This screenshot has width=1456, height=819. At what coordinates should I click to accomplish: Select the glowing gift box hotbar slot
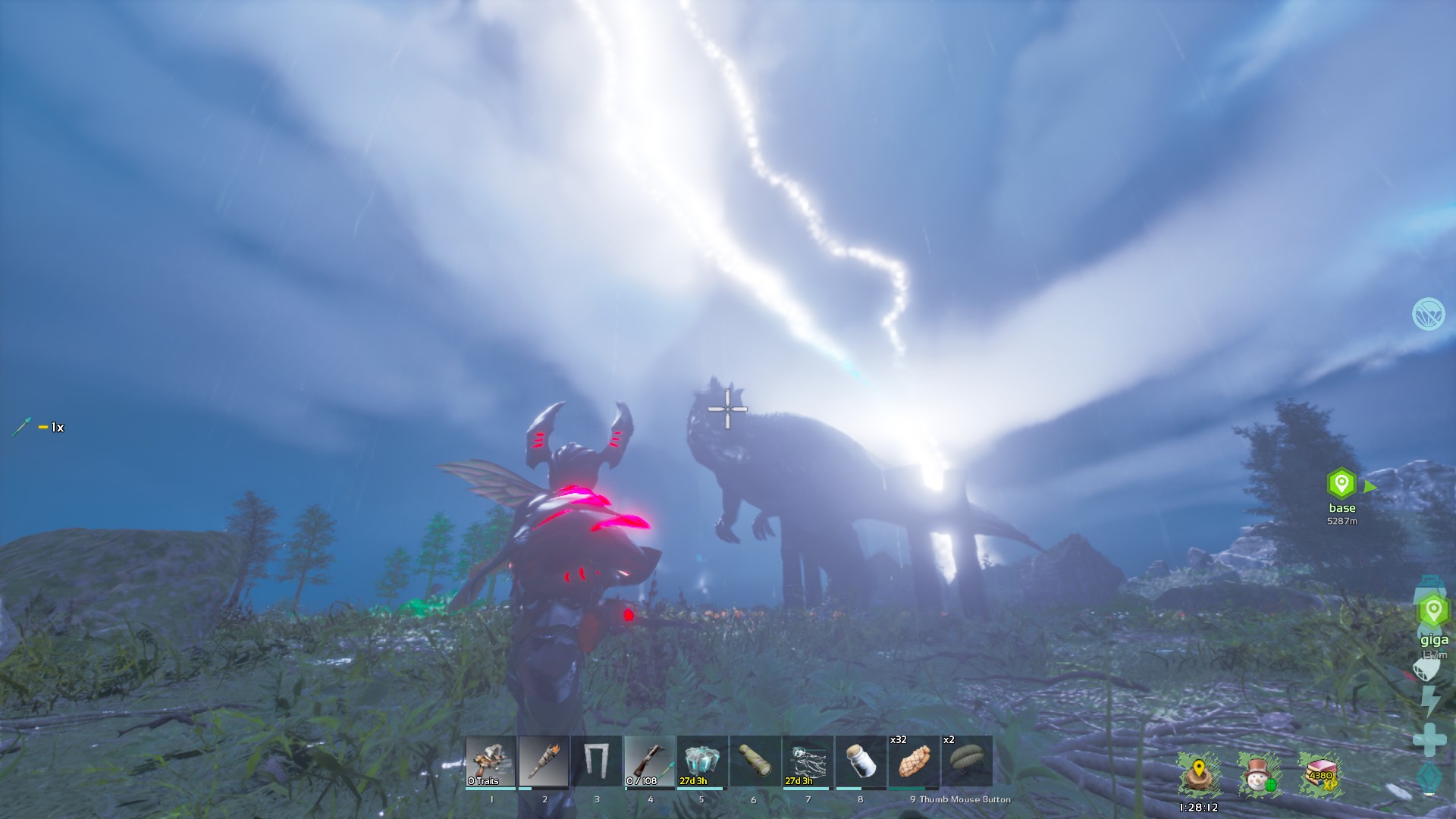tap(701, 761)
